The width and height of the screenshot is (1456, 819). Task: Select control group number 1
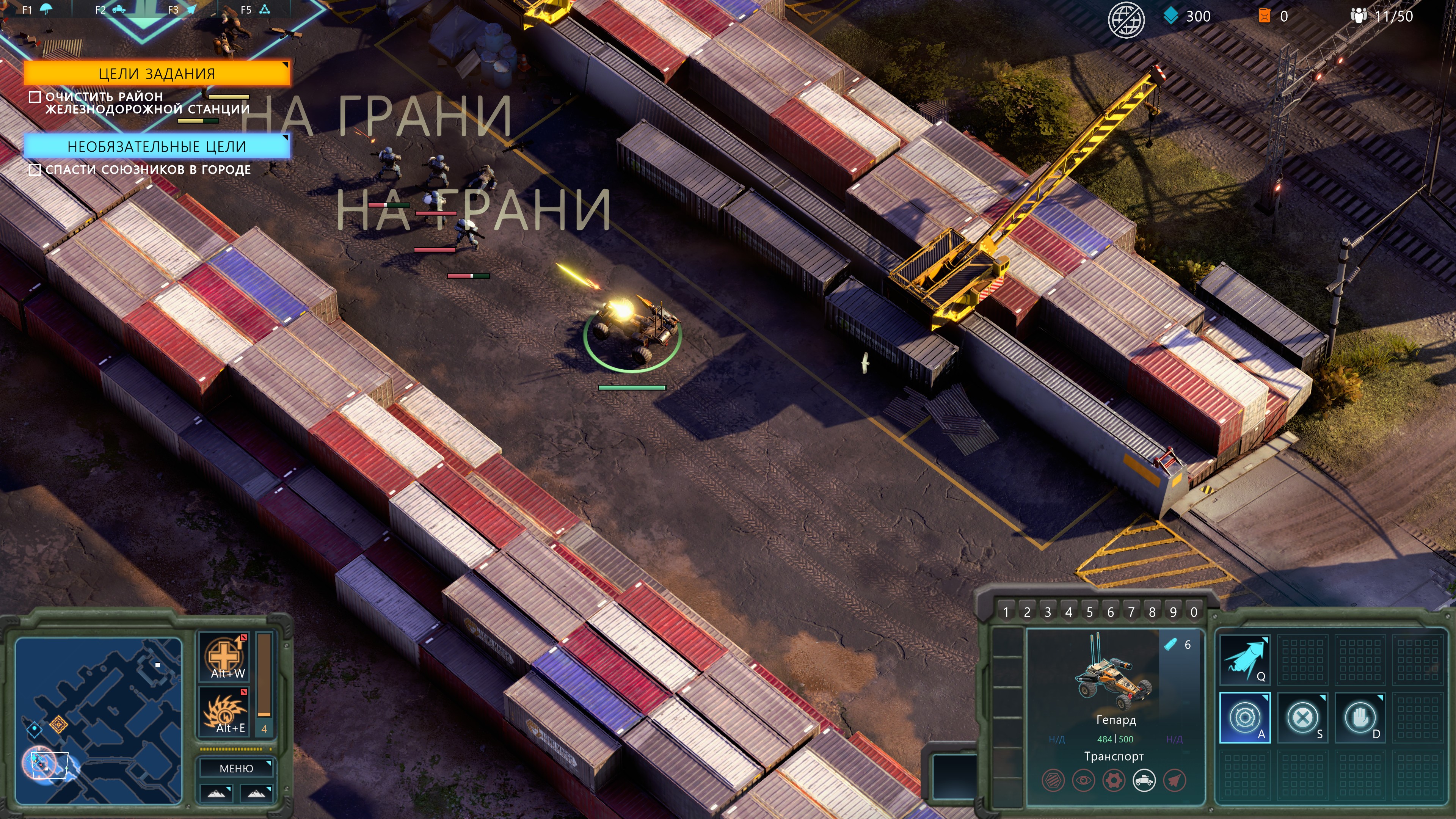pos(1006,612)
